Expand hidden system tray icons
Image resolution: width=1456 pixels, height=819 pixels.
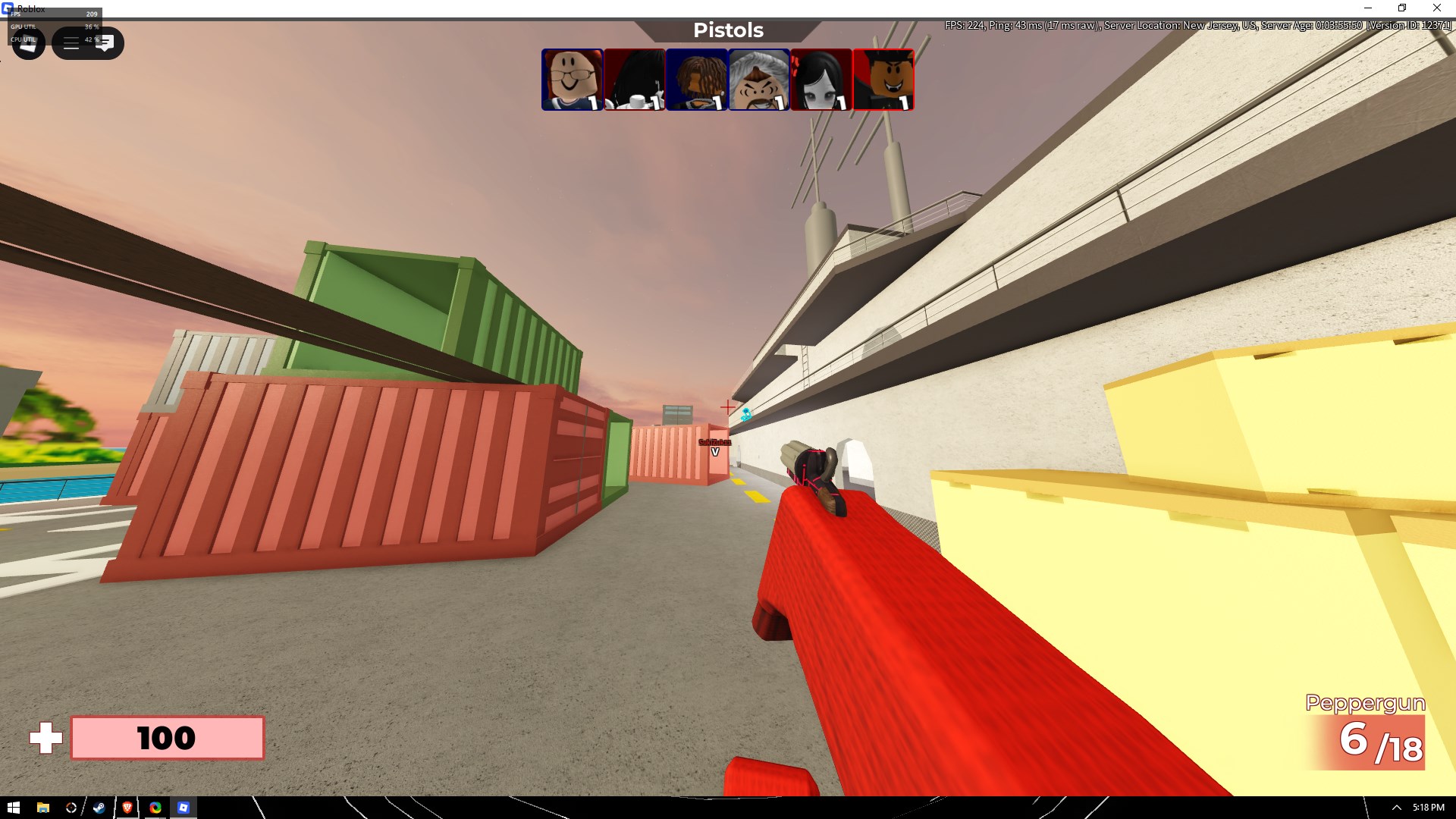pos(1398,808)
